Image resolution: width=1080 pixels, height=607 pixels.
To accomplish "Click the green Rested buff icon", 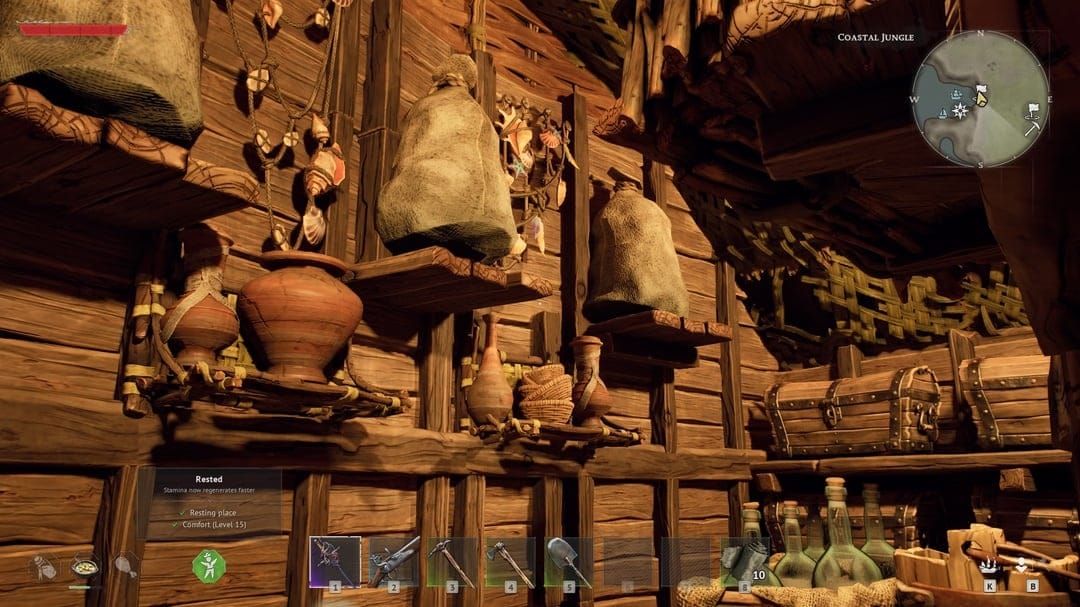I will (x=209, y=566).
